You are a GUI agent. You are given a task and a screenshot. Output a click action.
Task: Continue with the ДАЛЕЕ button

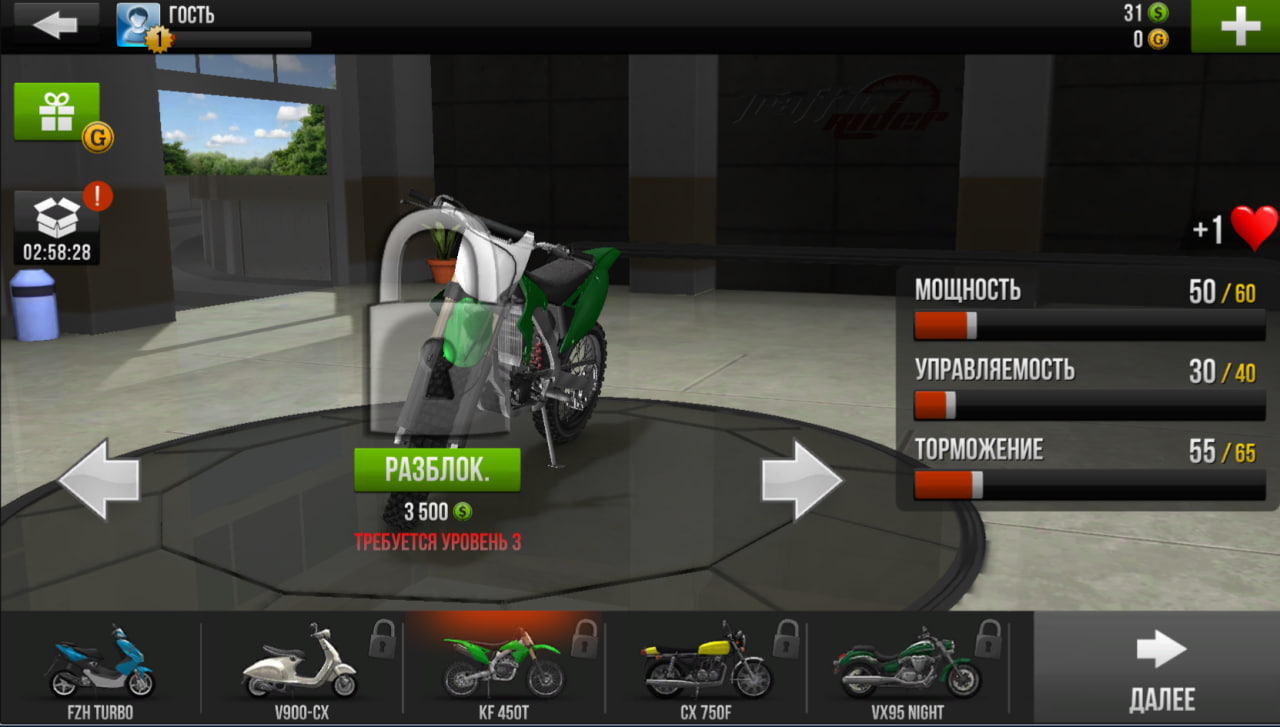1160,668
